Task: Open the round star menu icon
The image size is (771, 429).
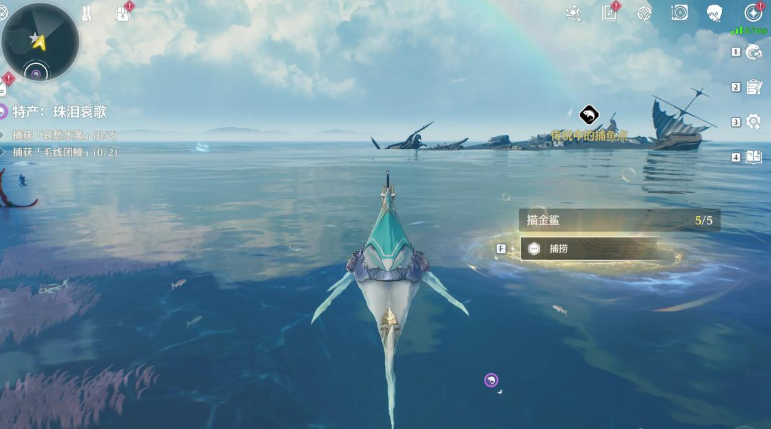Action: (752, 13)
